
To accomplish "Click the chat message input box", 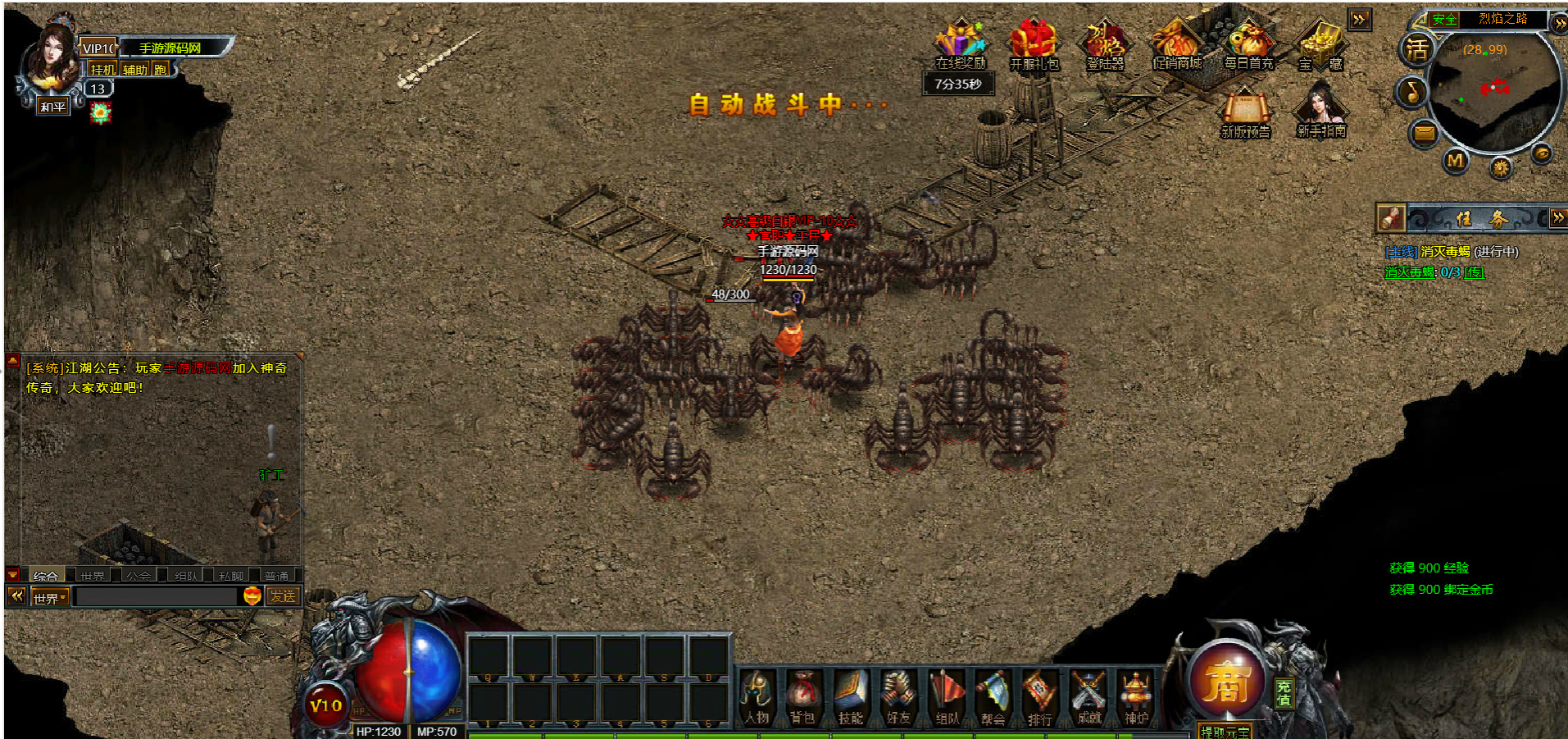I will [156, 597].
